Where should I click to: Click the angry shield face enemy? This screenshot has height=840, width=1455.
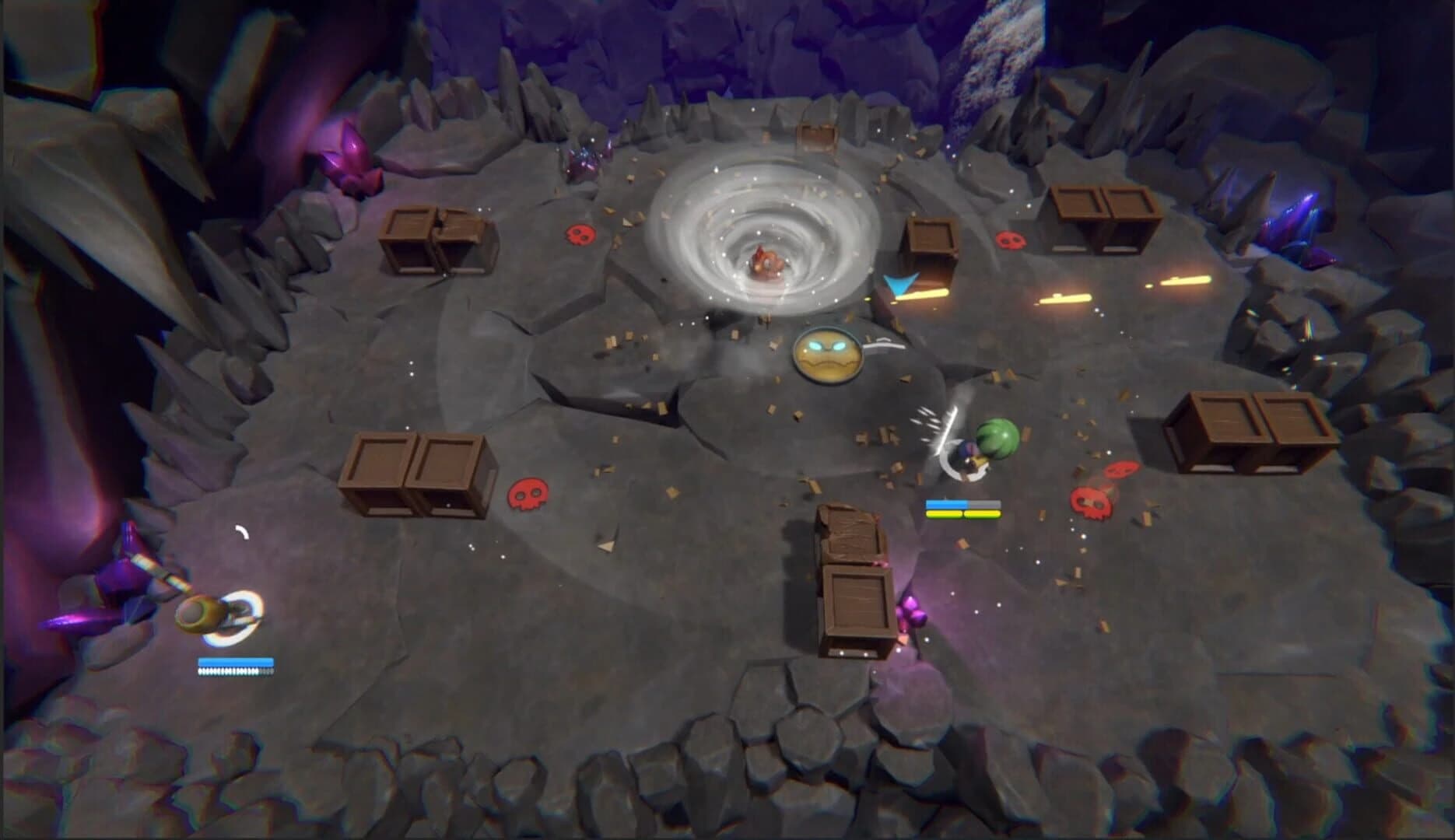[x=826, y=358]
